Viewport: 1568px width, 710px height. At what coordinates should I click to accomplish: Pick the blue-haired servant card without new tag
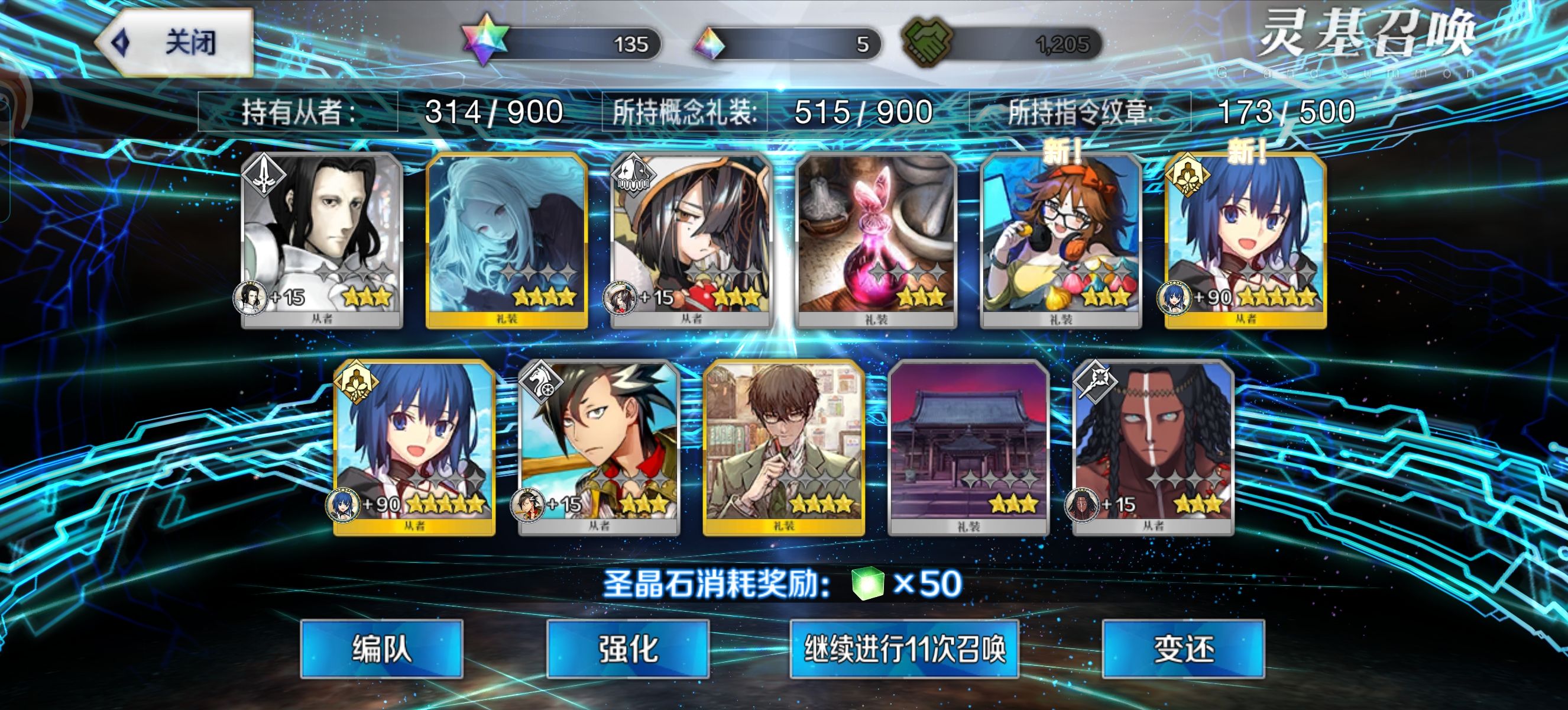click(414, 447)
